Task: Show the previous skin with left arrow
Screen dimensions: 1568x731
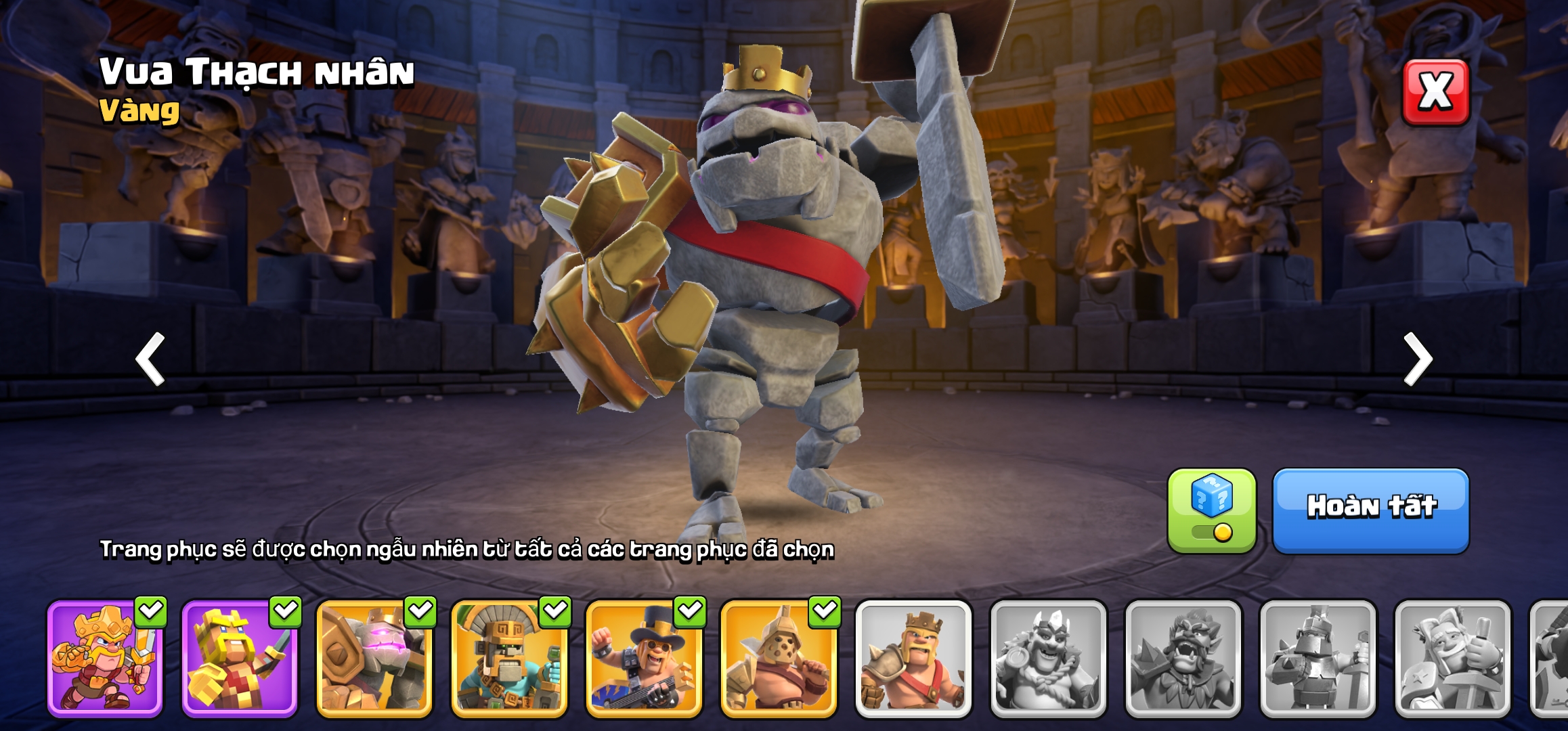Action: pyautogui.click(x=151, y=359)
